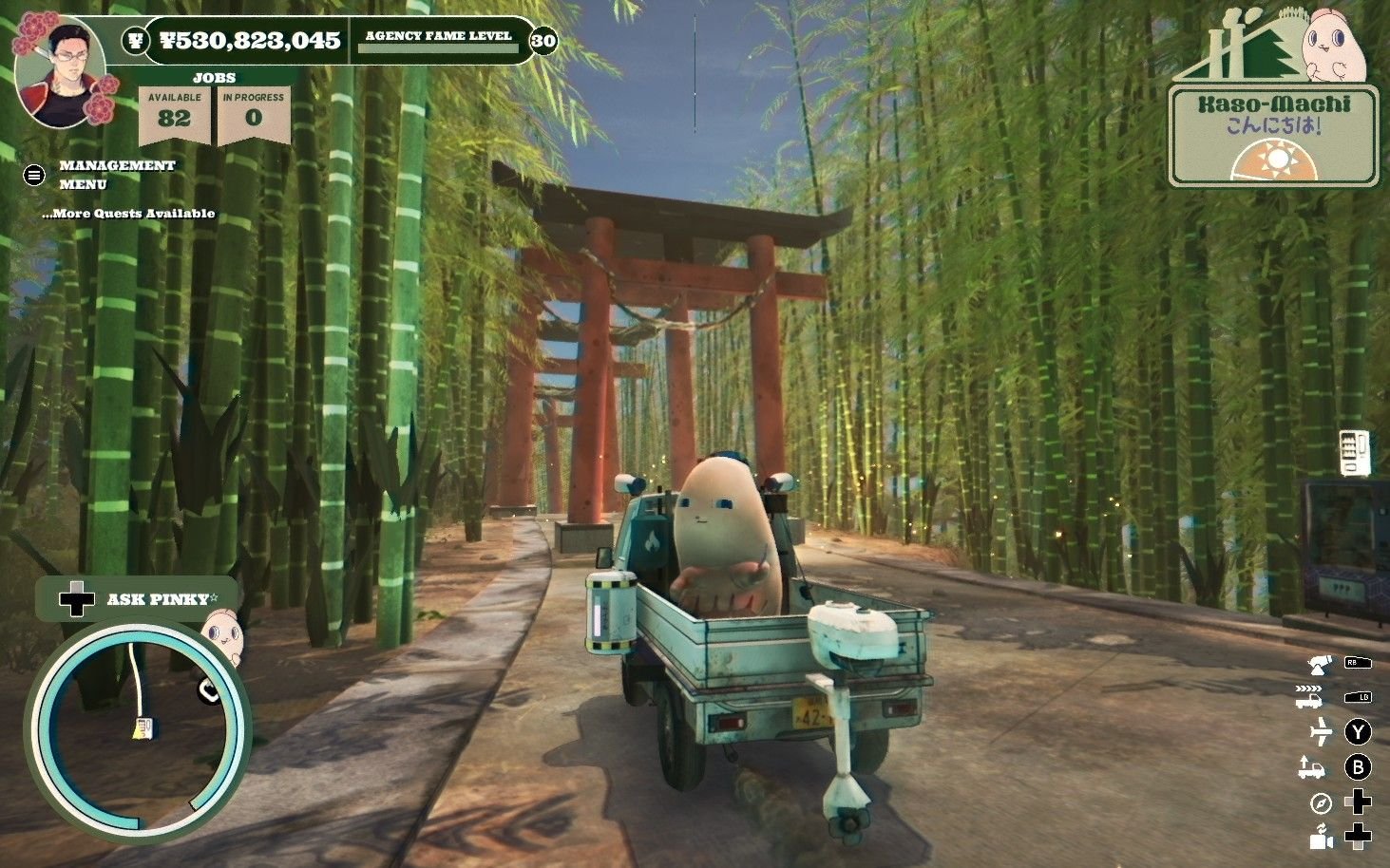The width and height of the screenshot is (1390, 868).
Task: Click the truck boost icon near LB prompt
Action: 1309,696
